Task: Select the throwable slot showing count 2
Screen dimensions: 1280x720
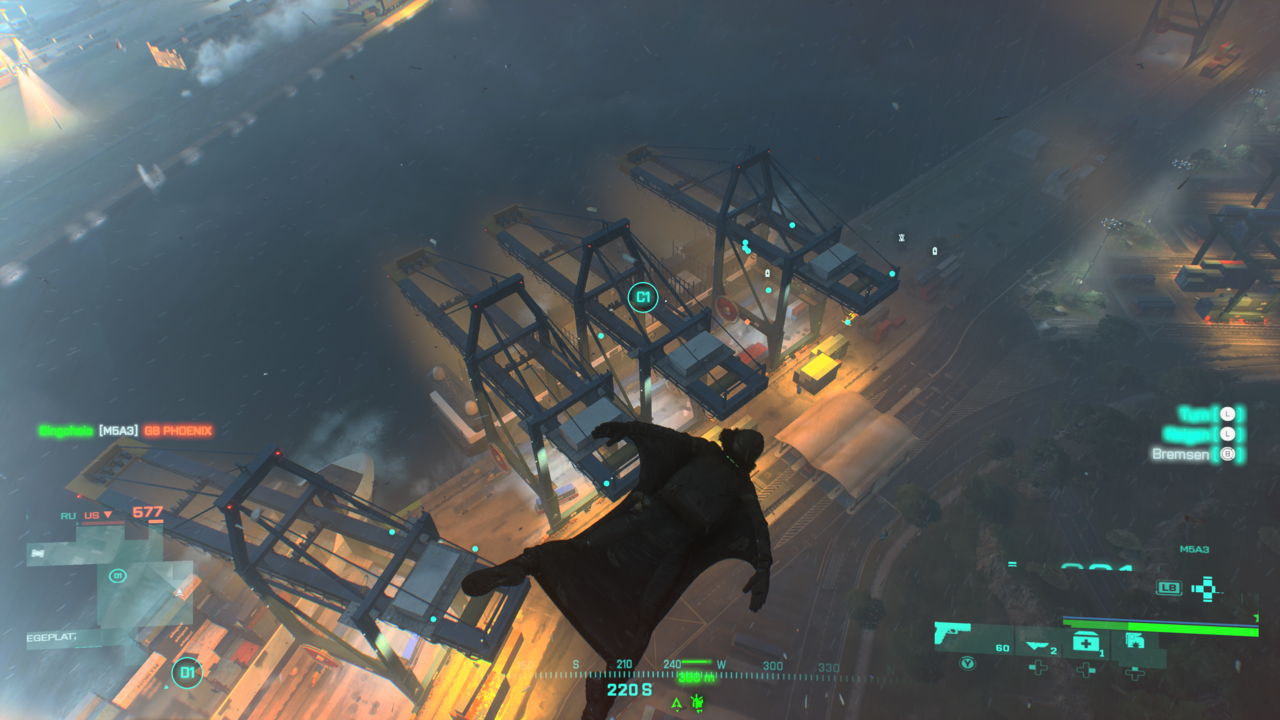Action: click(x=1039, y=644)
